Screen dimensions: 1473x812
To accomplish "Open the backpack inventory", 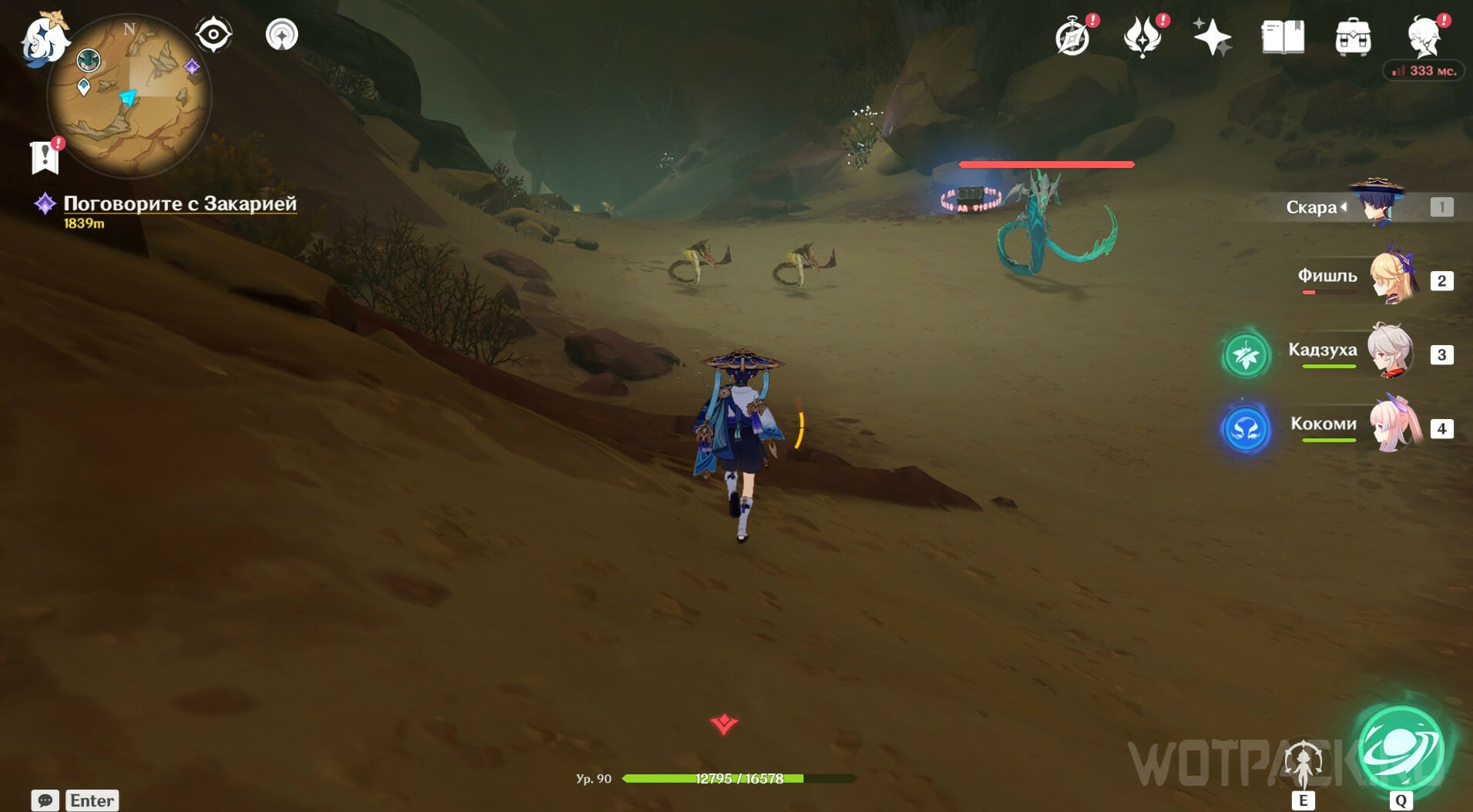I will point(1353,37).
